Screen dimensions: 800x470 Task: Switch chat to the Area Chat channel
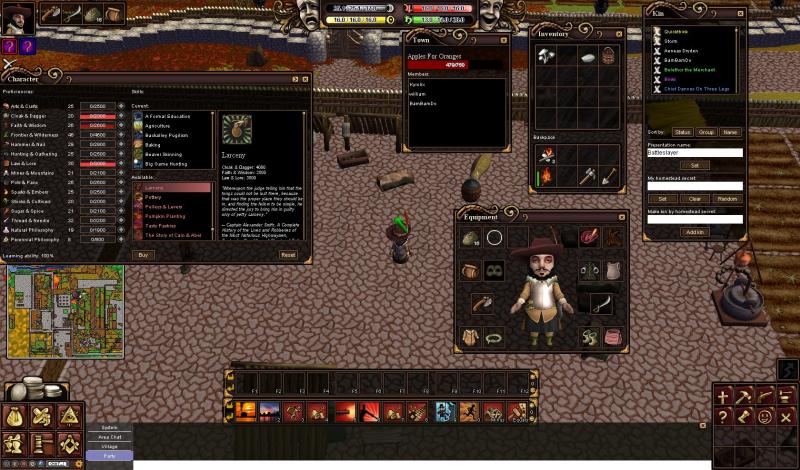(x=109, y=436)
